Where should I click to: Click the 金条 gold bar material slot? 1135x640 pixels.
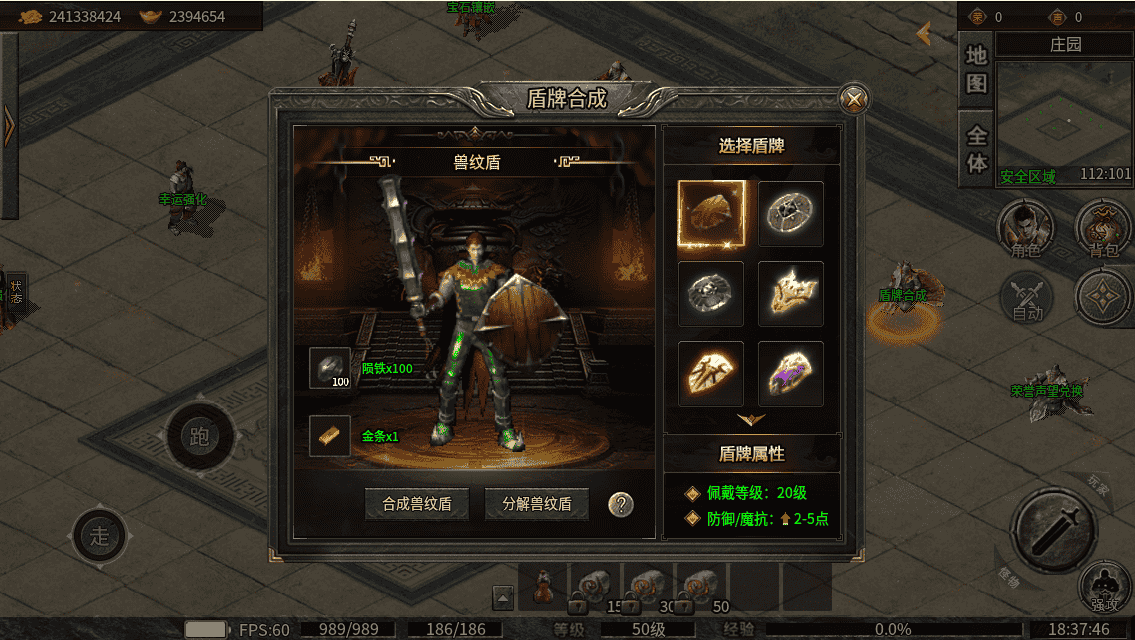click(x=330, y=436)
